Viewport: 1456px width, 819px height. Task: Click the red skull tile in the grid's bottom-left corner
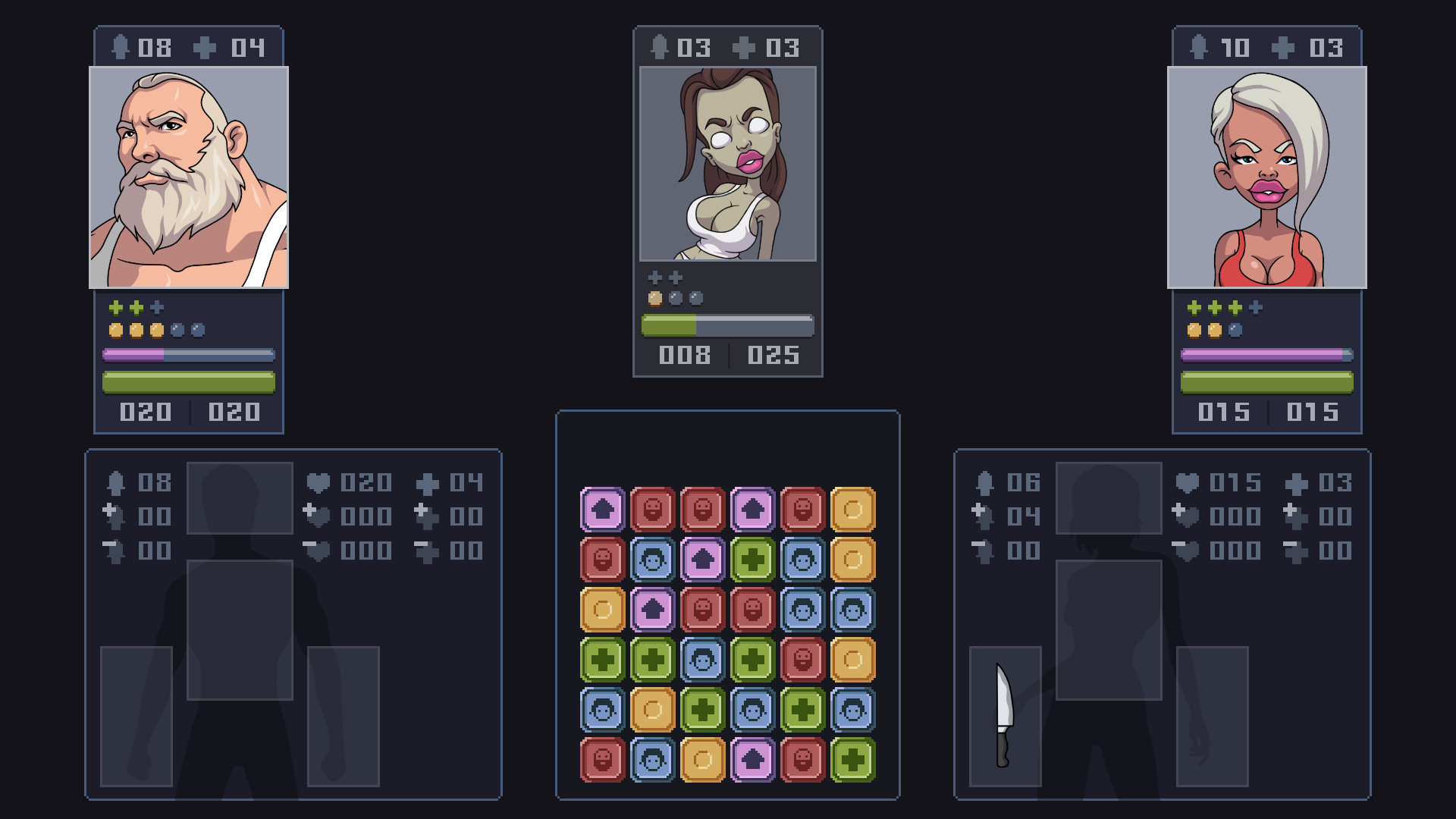coord(603,761)
